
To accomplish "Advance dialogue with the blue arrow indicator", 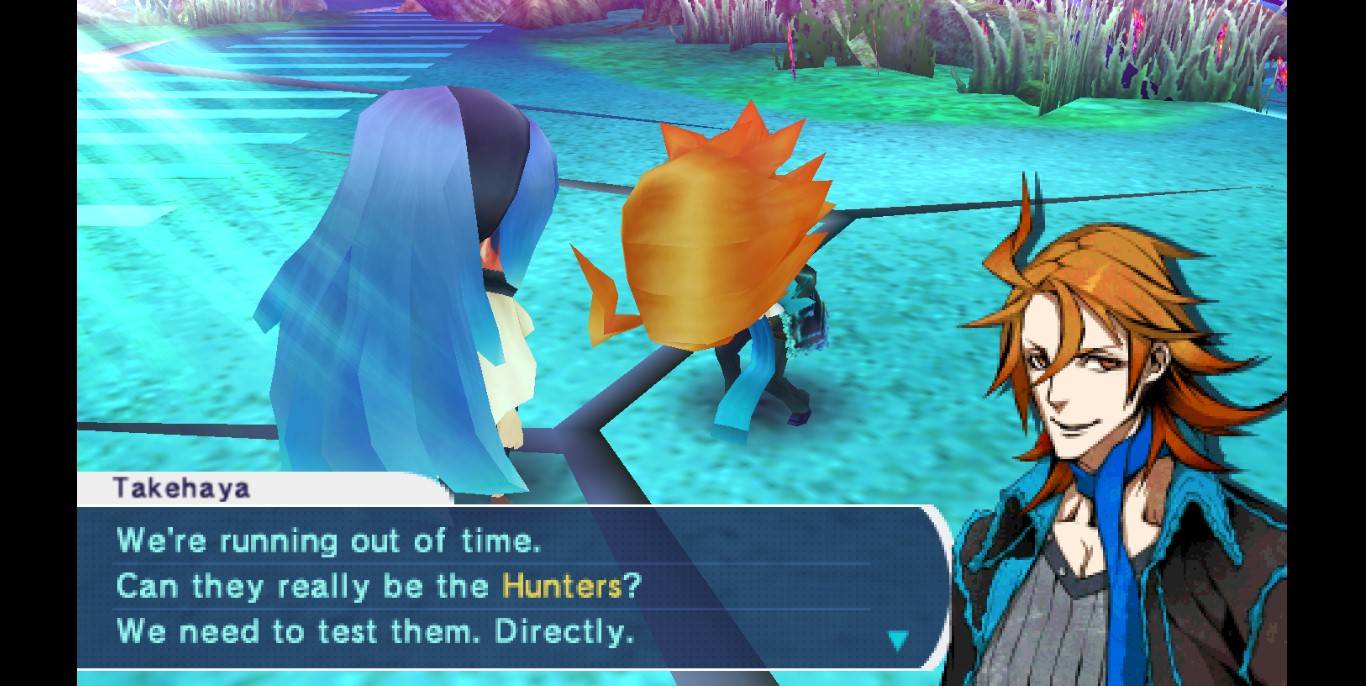I will (x=898, y=640).
